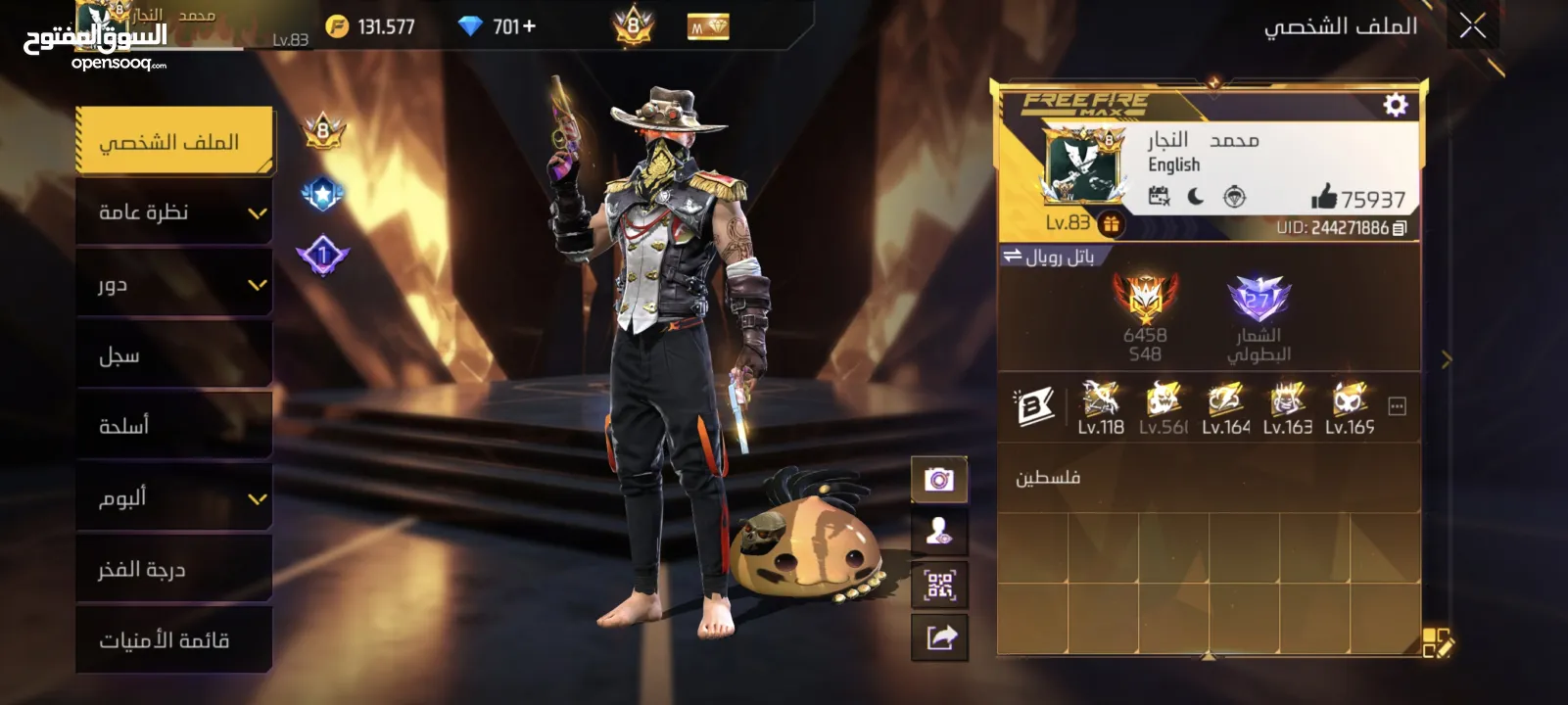
Task: Edit the showcase layout icon
Action: [x=1437, y=643]
